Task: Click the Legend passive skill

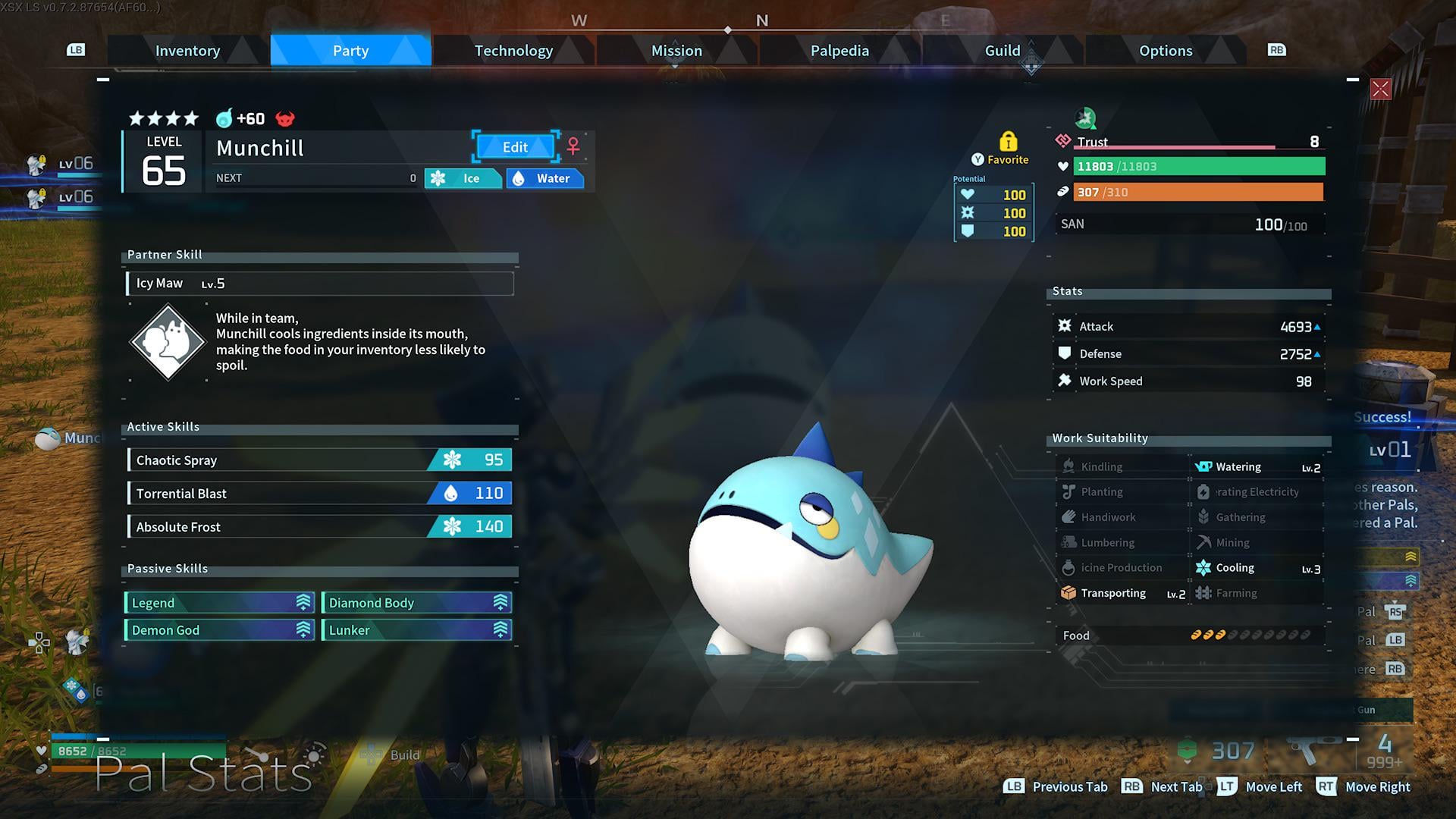Action: [219, 603]
